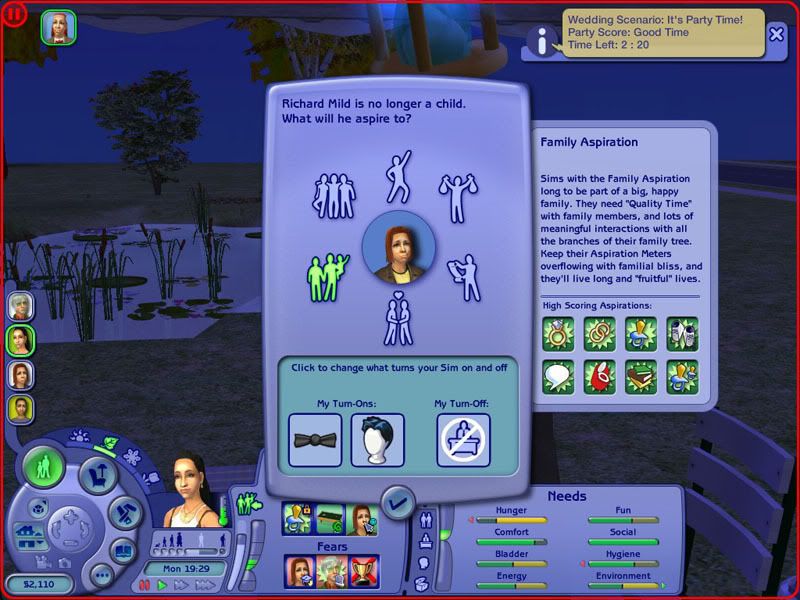Open the story album book button
Viewport: 800px width, 600px height.
click(x=123, y=550)
